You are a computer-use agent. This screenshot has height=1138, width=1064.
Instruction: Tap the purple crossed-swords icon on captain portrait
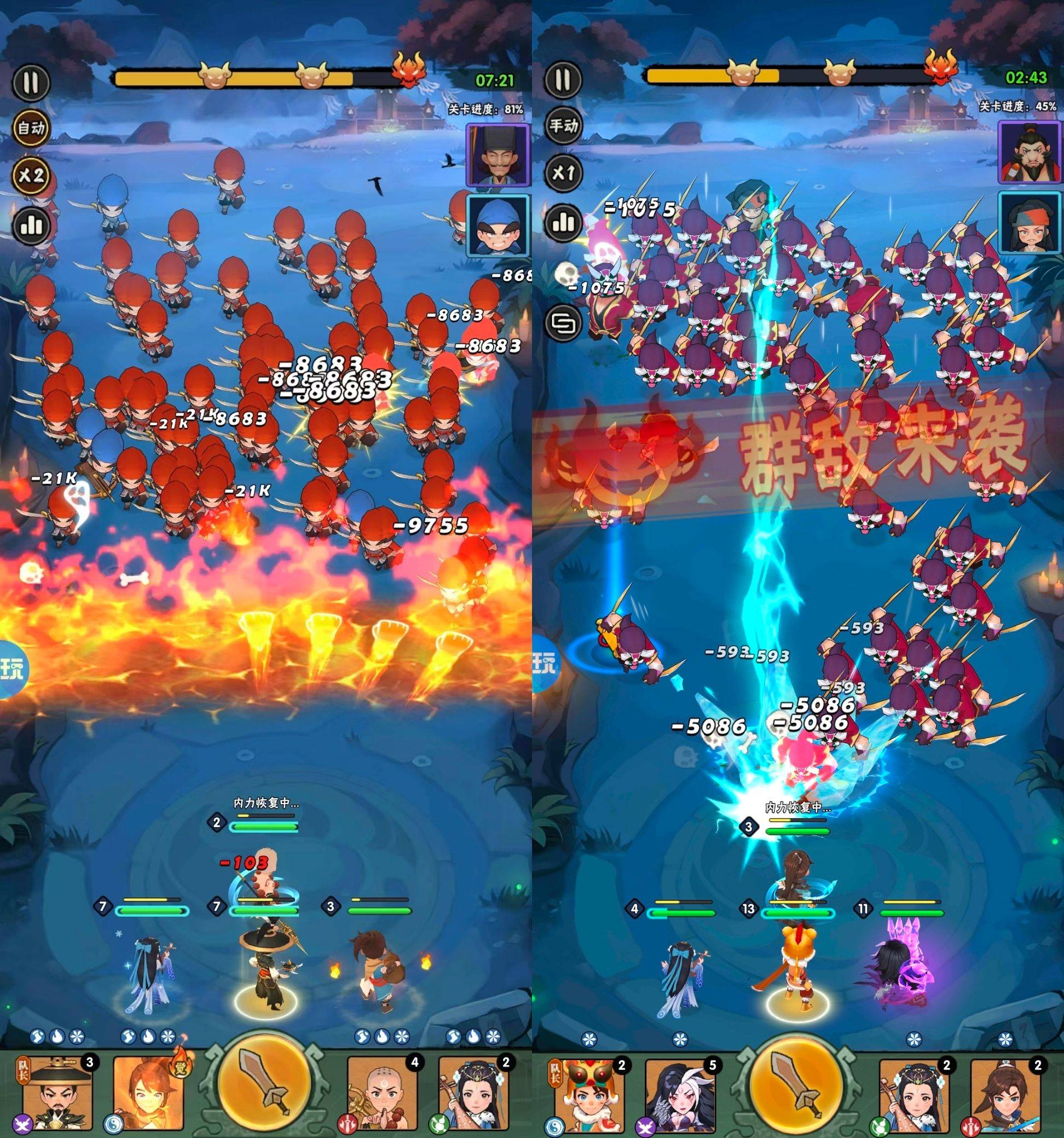[x=22, y=1124]
